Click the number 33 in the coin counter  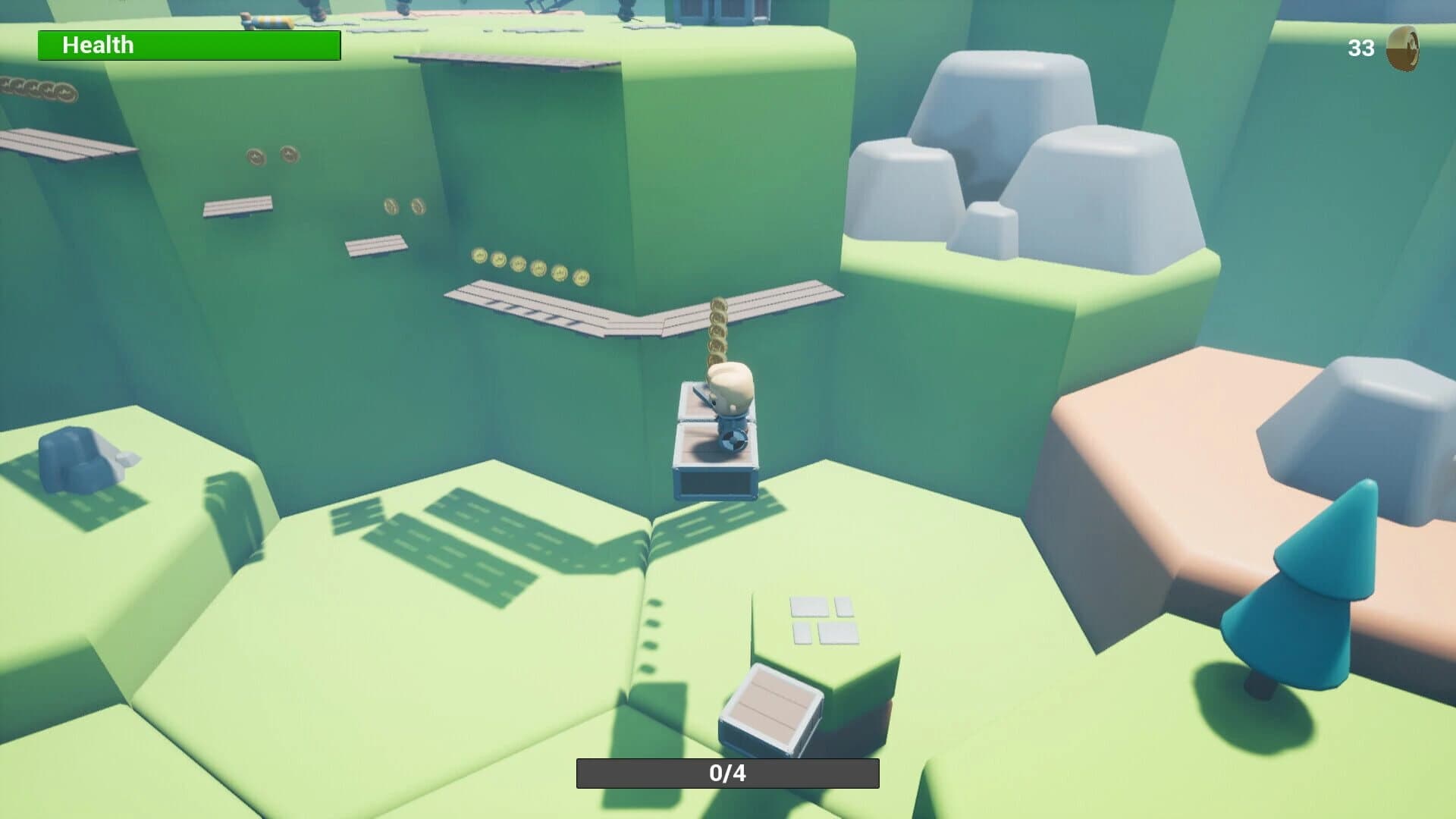pyautogui.click(x=1360, y=47)
